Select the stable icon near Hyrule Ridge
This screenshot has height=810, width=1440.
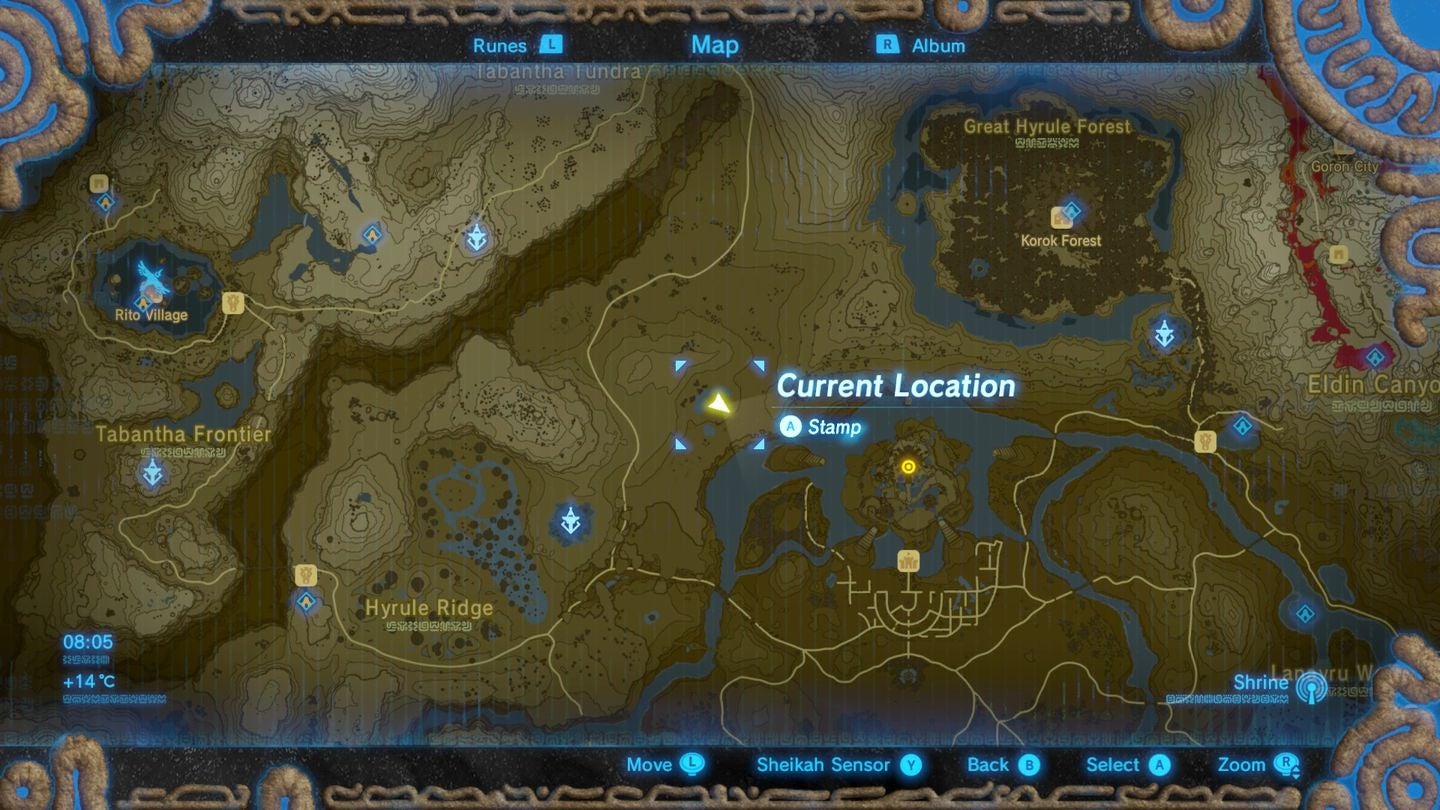click(x=304, y=575)
